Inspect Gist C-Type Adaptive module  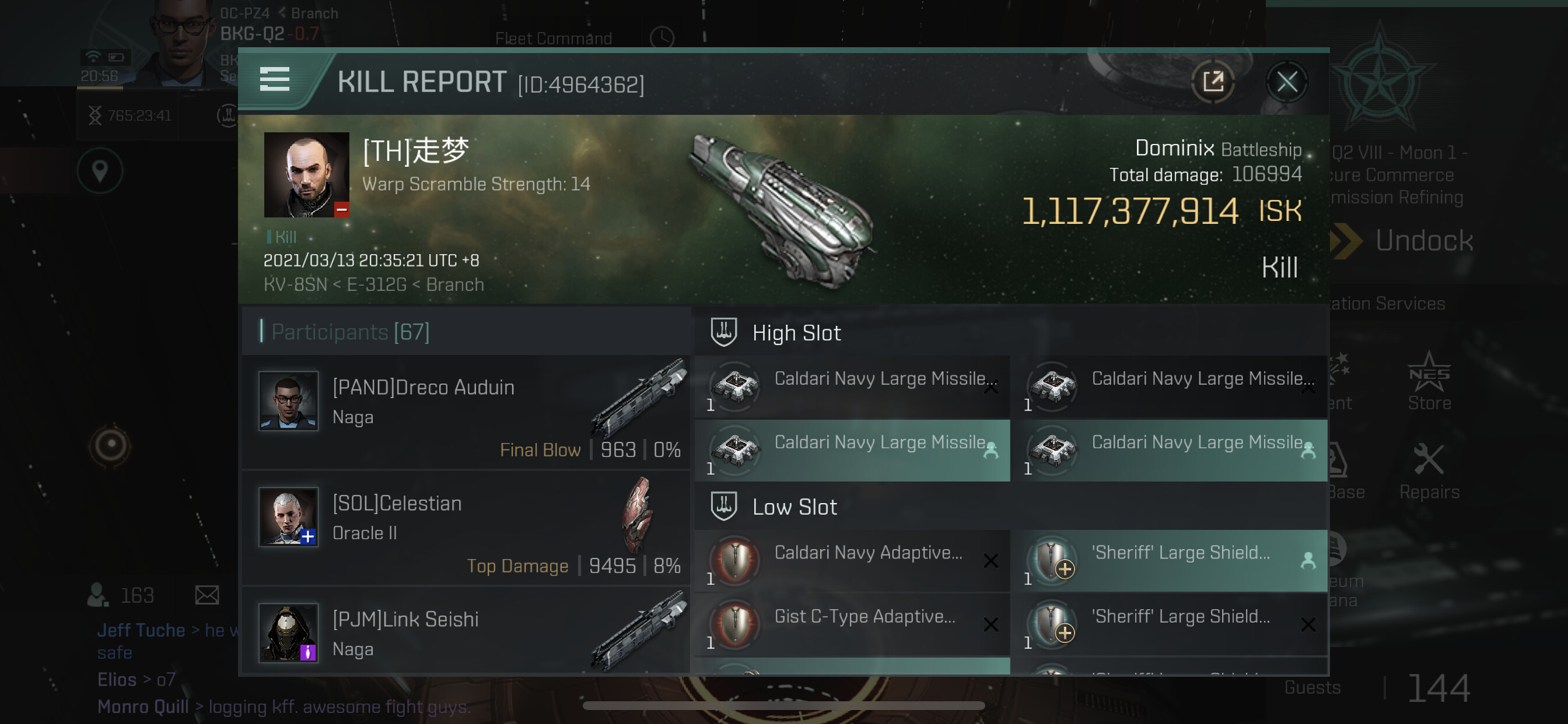click(852, 624)
